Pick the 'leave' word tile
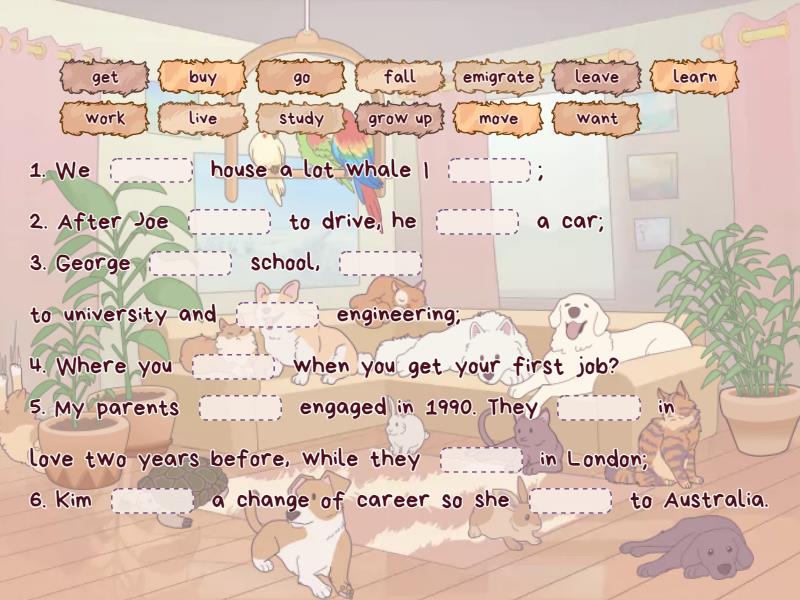This screenshot has height=600, width=800. tap(596, 77)
